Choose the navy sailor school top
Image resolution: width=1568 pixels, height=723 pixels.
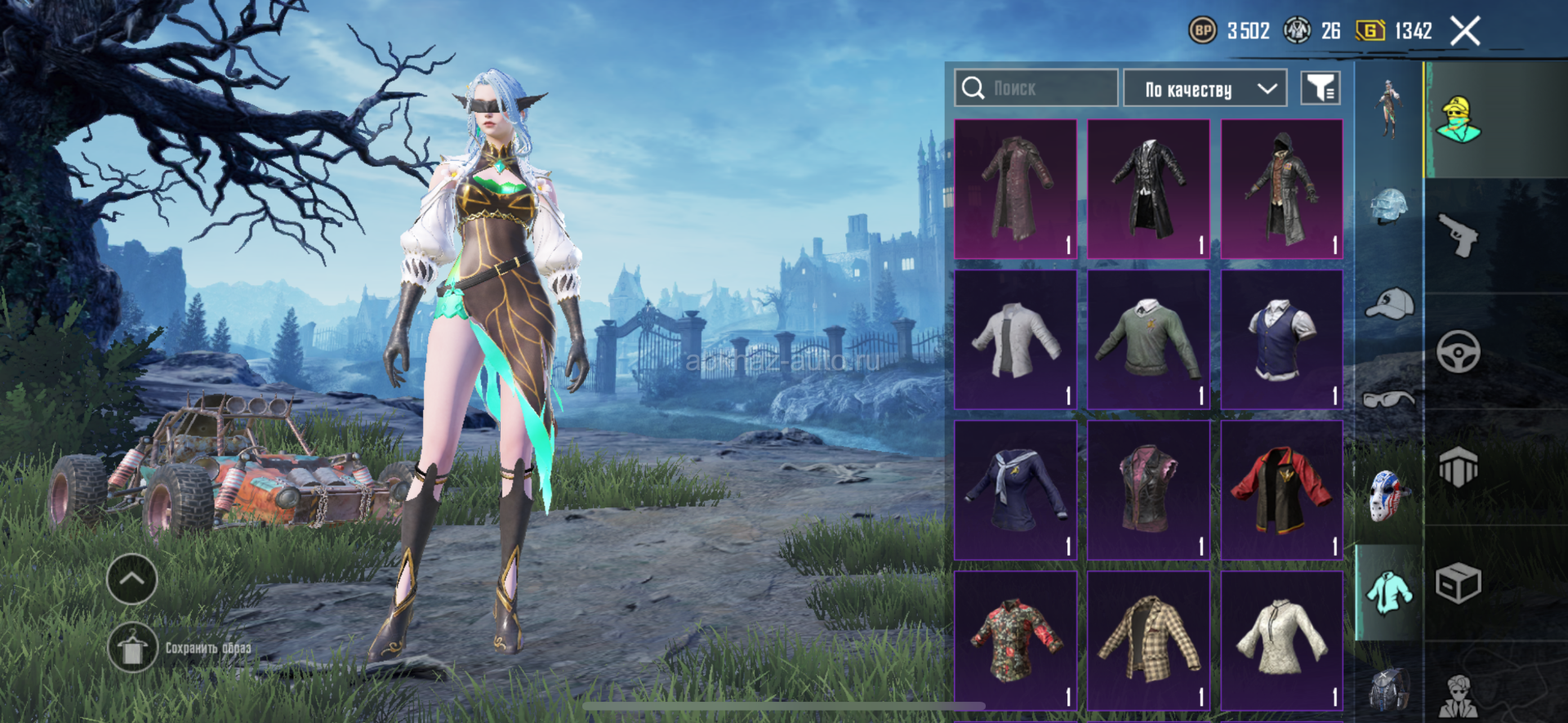pyautogui.click(x=1015, y=490)
